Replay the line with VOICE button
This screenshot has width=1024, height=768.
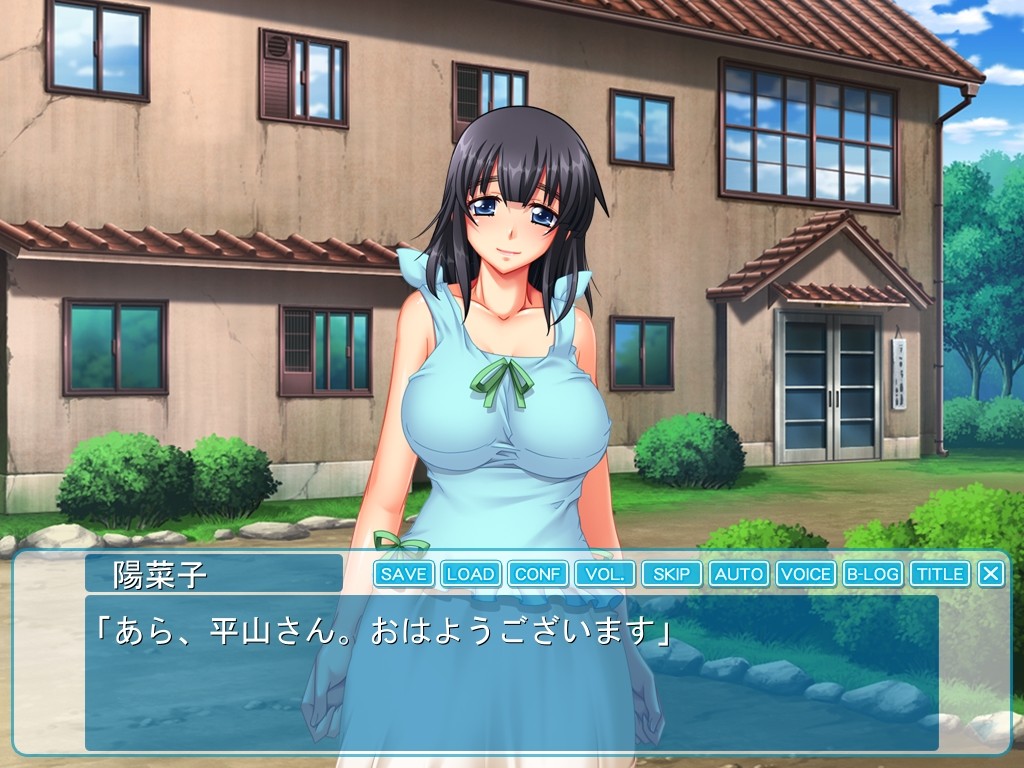click(x=806, y=574)
